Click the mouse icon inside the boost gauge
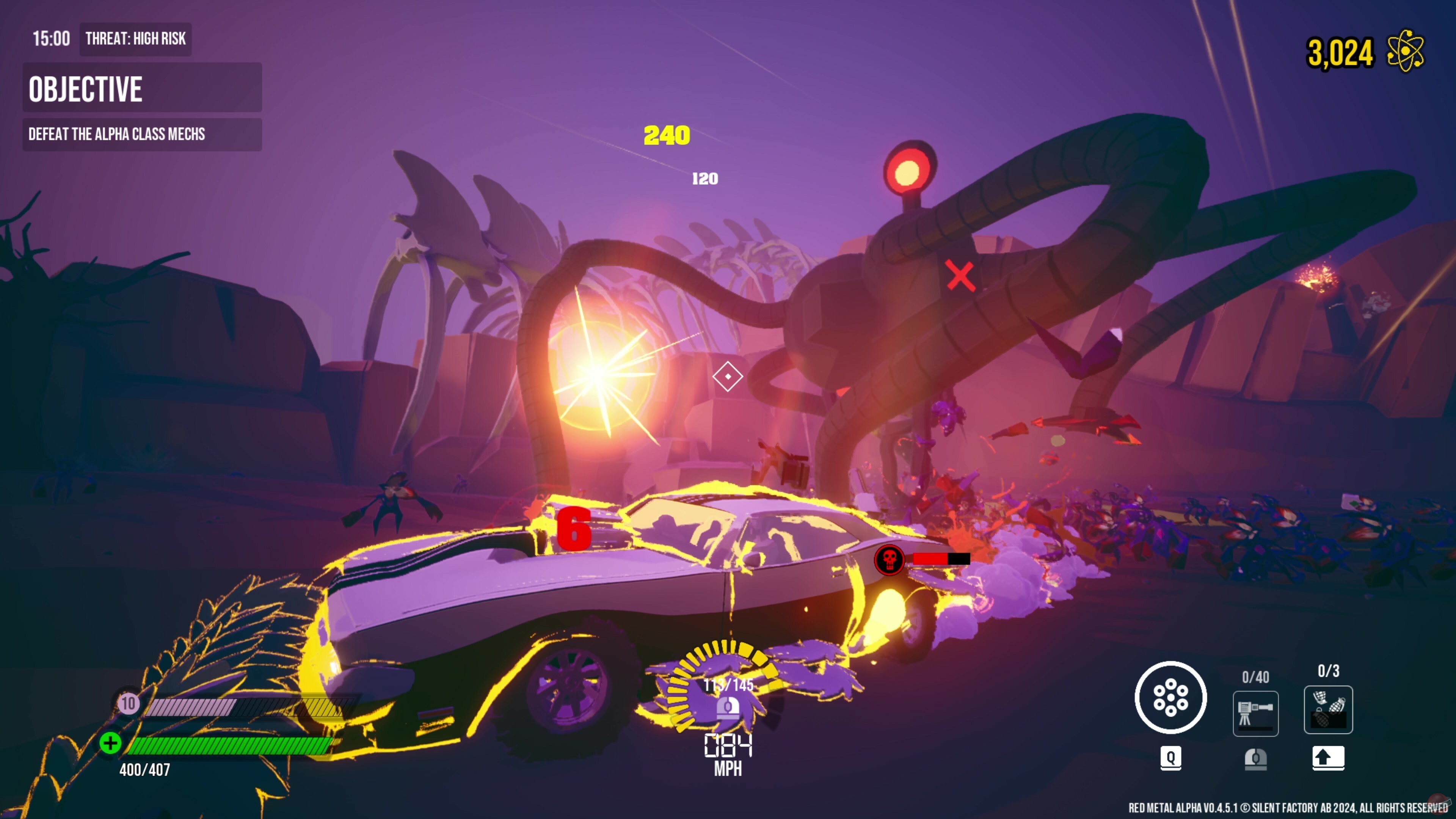The width and height of the screenshot is (1456, 819). pos(728,708)
